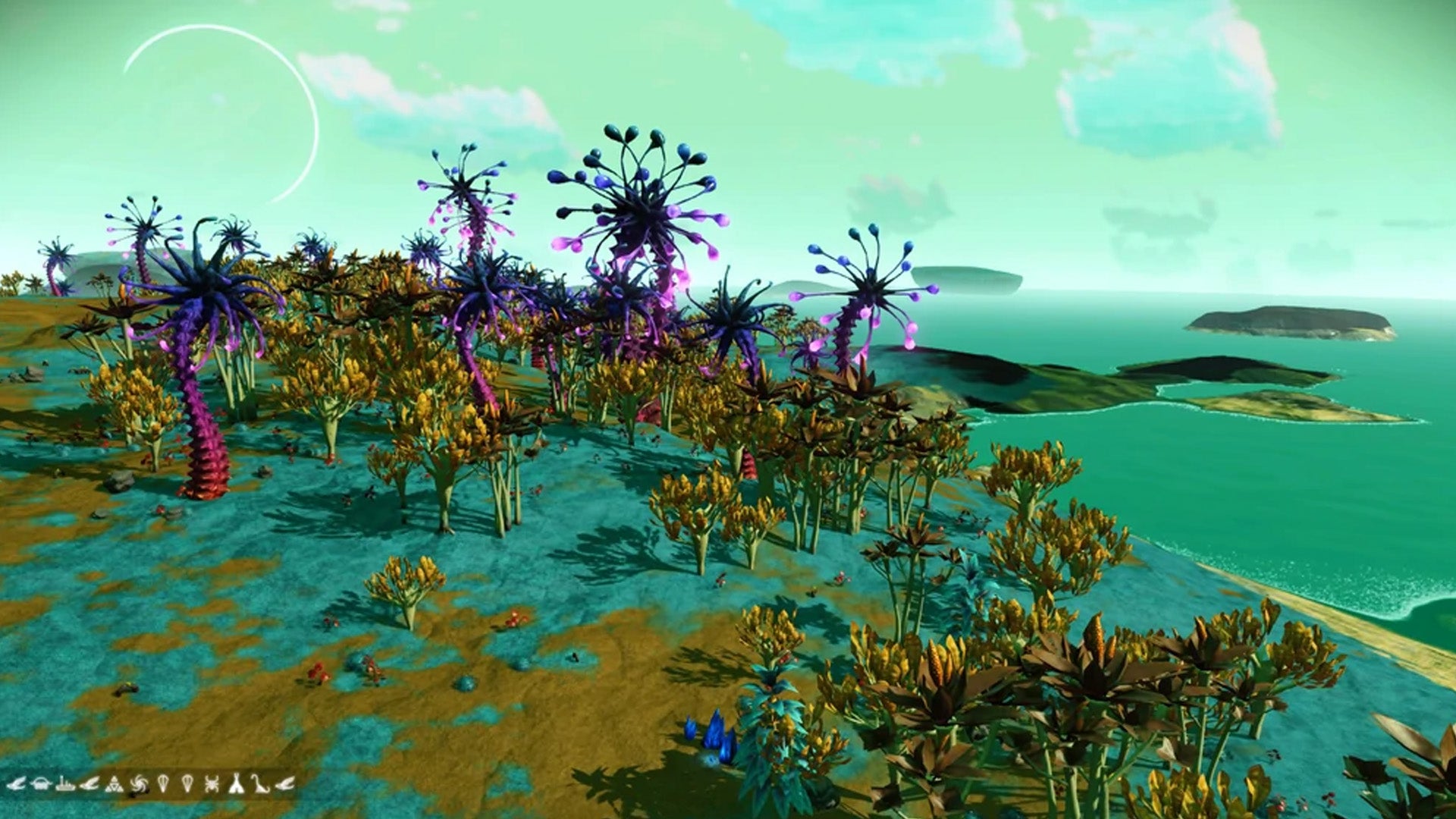Click the second Balloon glyph icon
1456x819 pixels.
click(187, 784)
